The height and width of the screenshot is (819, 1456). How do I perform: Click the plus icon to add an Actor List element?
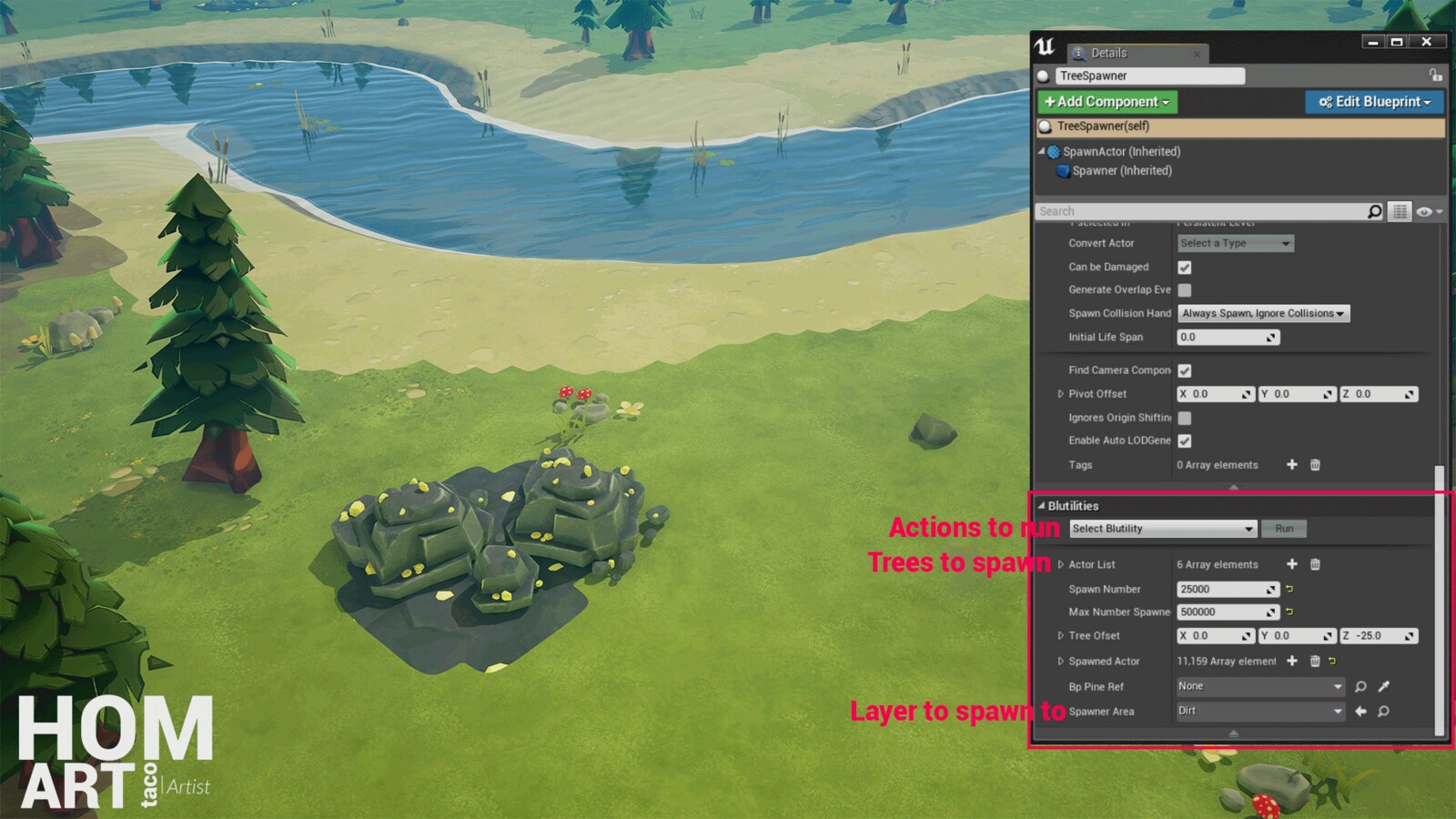(x=1291, y=564)
